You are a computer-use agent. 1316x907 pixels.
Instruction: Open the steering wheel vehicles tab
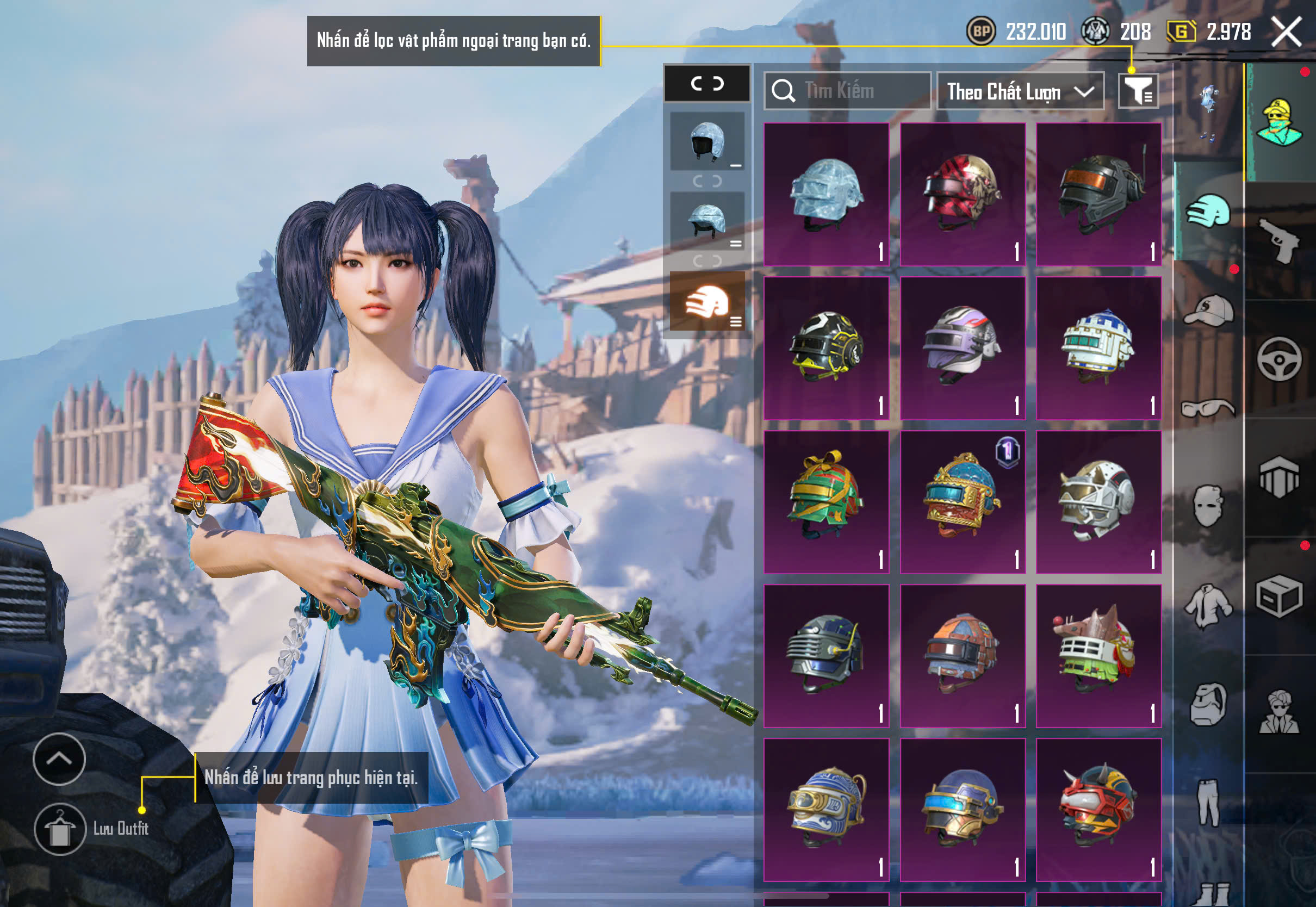(x=1279, y=359)
